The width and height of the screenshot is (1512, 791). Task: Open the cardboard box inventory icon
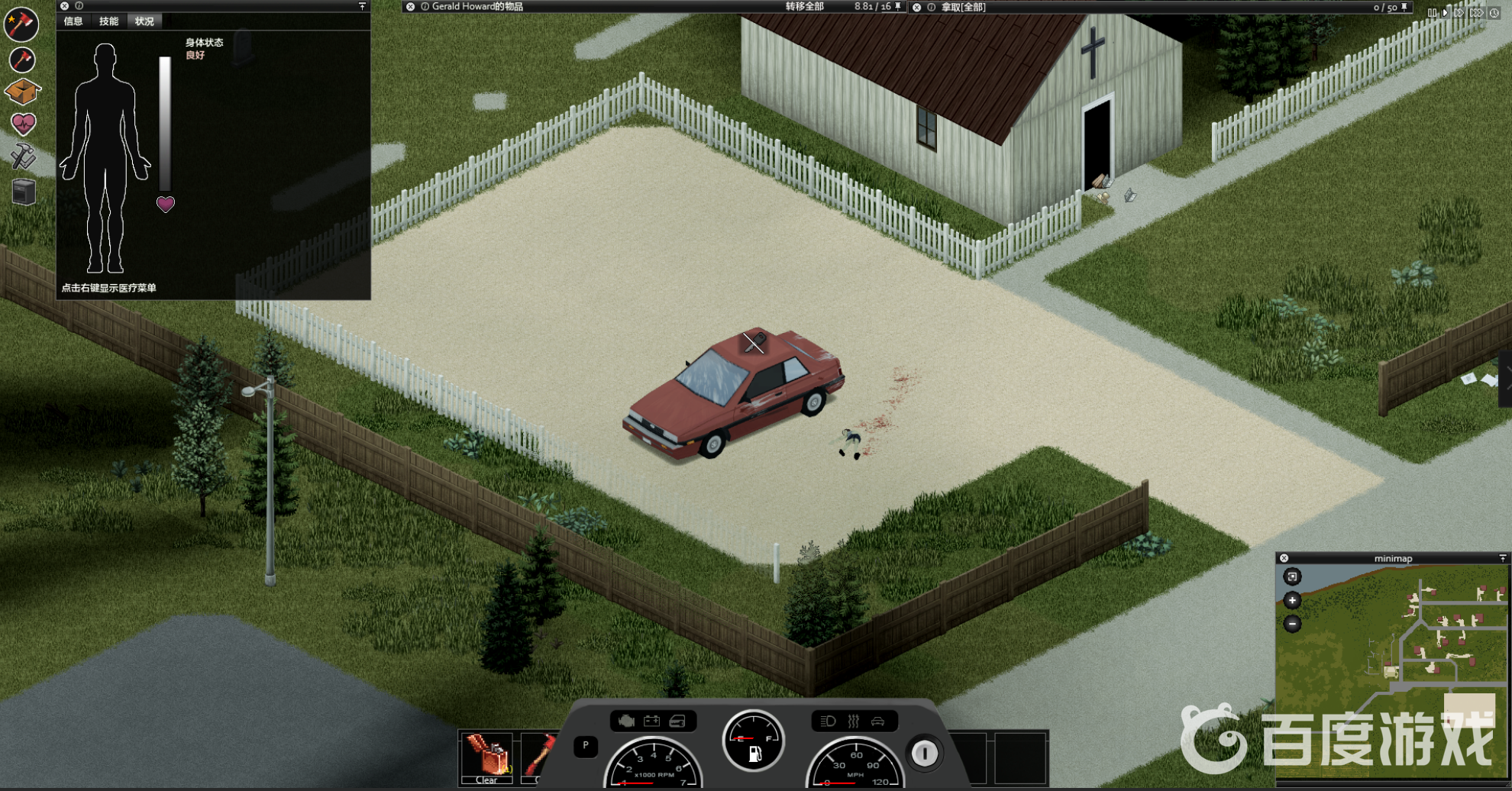pos(22,92)
